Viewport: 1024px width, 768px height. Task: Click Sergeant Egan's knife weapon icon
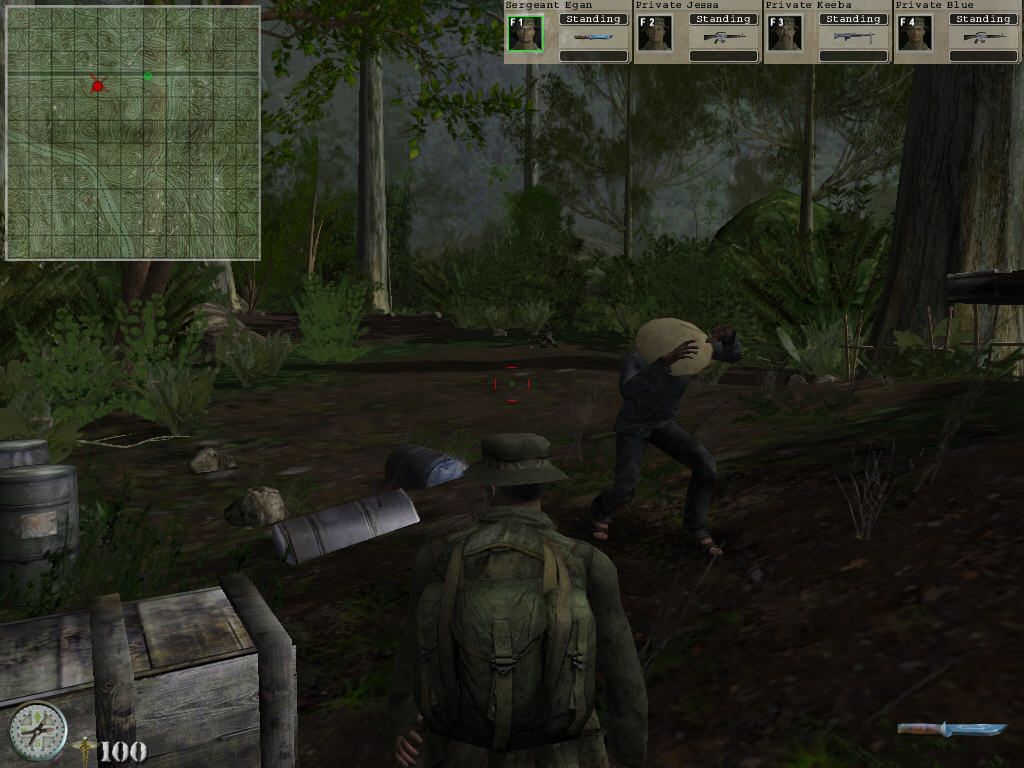593,38
